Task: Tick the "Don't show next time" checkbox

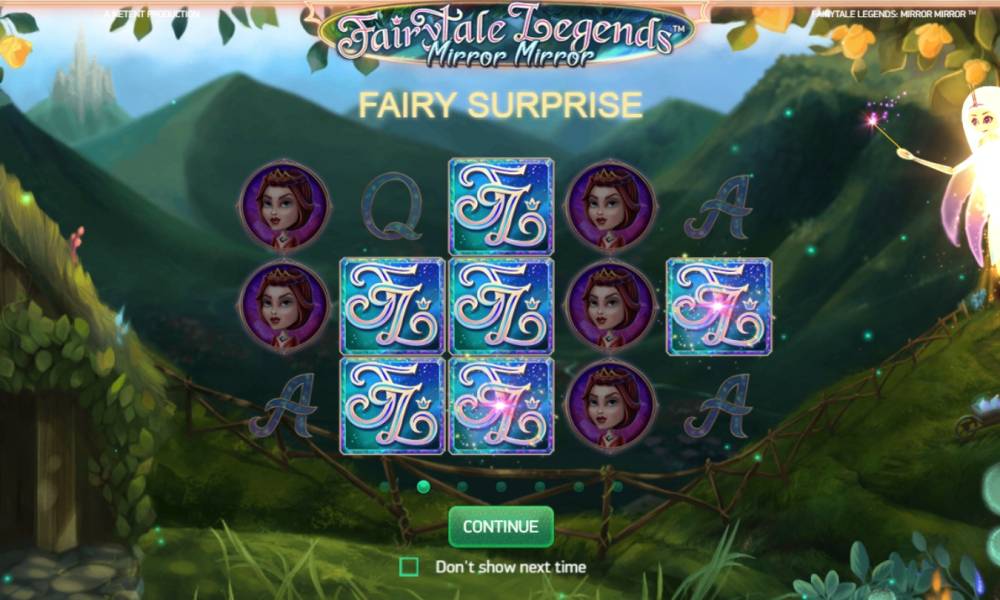Action: tap(409, 567)
